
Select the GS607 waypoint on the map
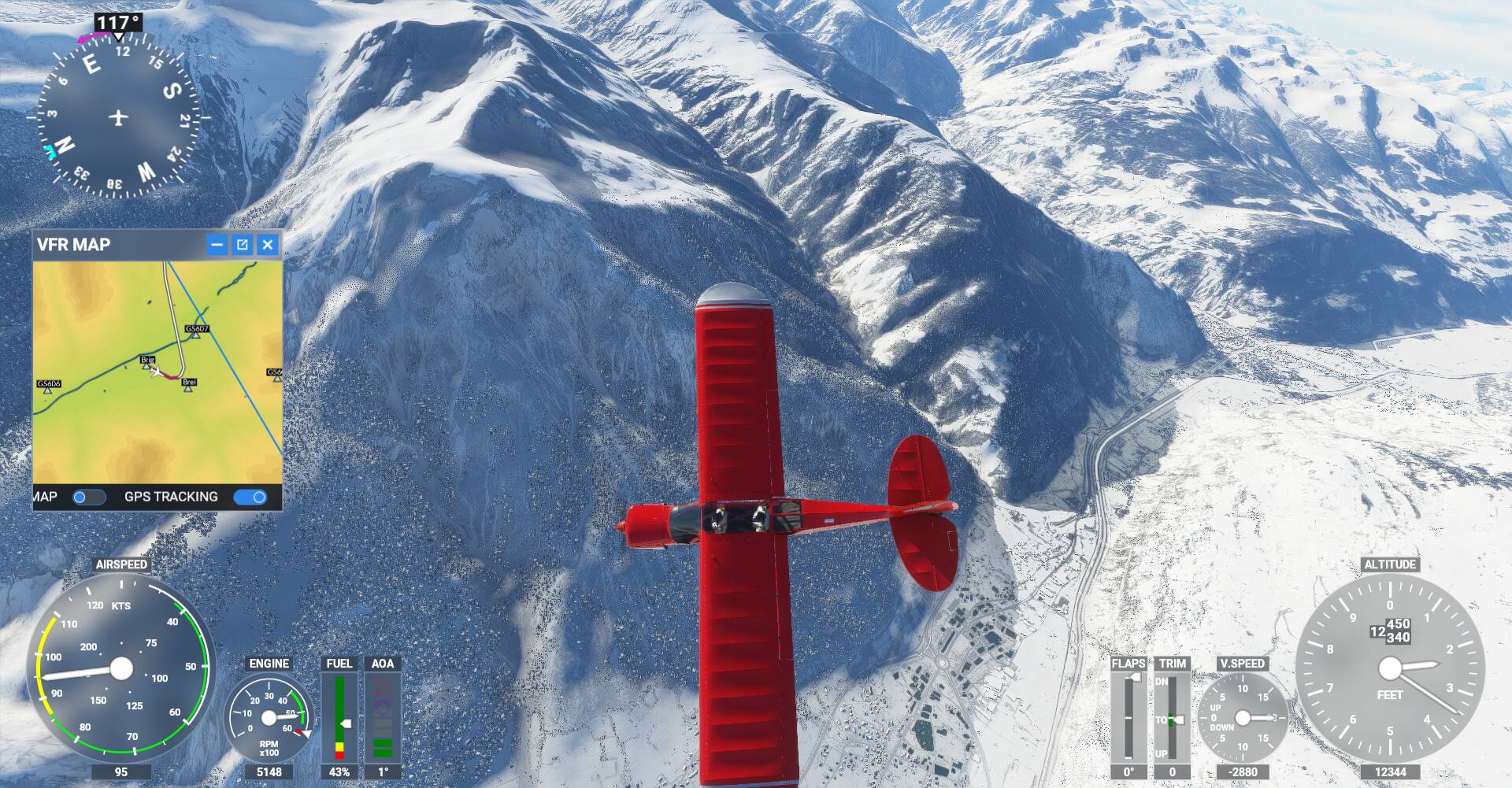(196, 335)
